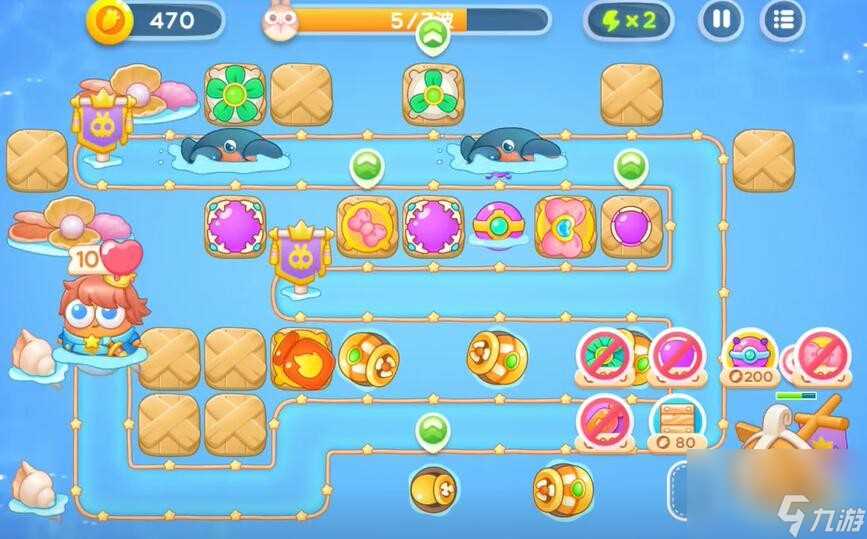Select the crossed-out green fan build option
The width and height of the screenshot is (867, 539).
tap(607, 353)
